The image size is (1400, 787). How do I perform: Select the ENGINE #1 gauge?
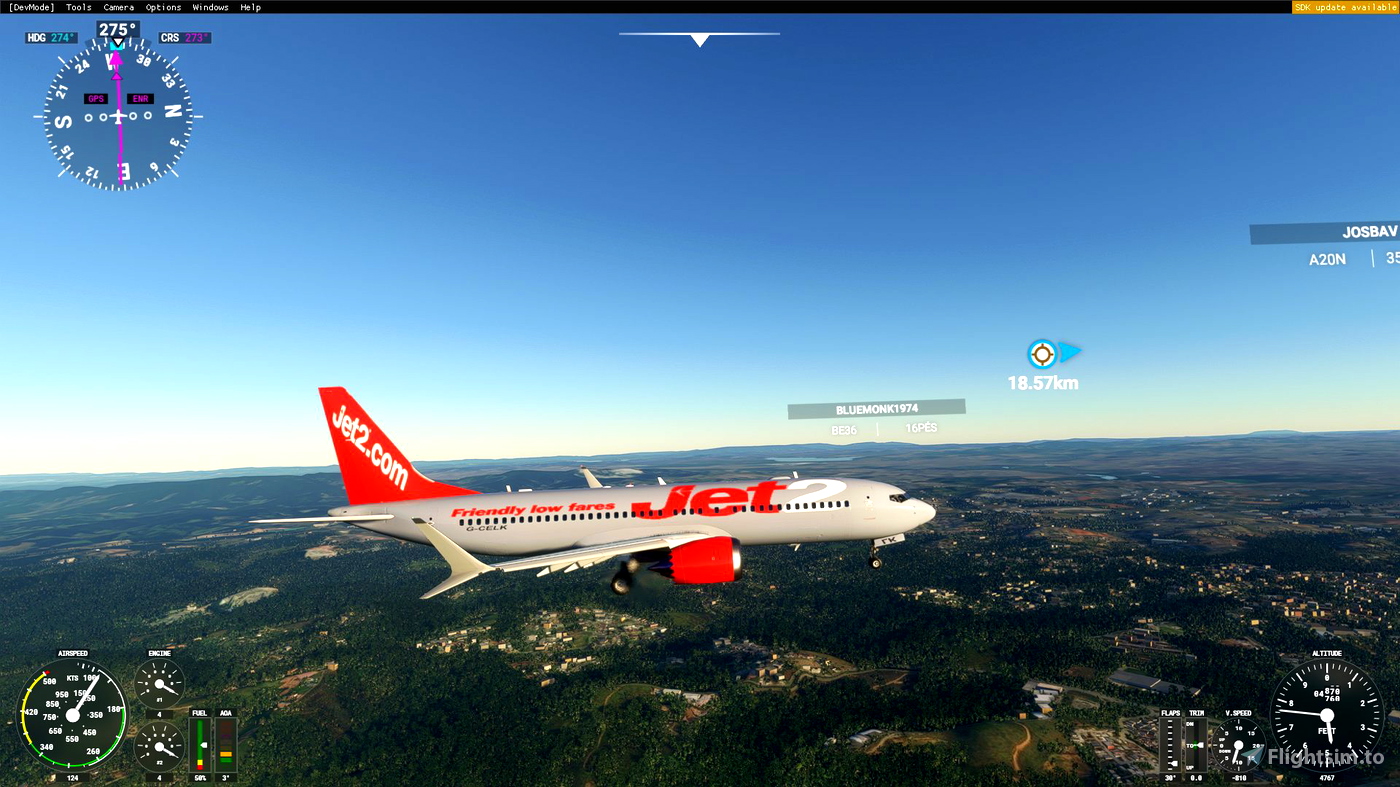coord(158,685)
